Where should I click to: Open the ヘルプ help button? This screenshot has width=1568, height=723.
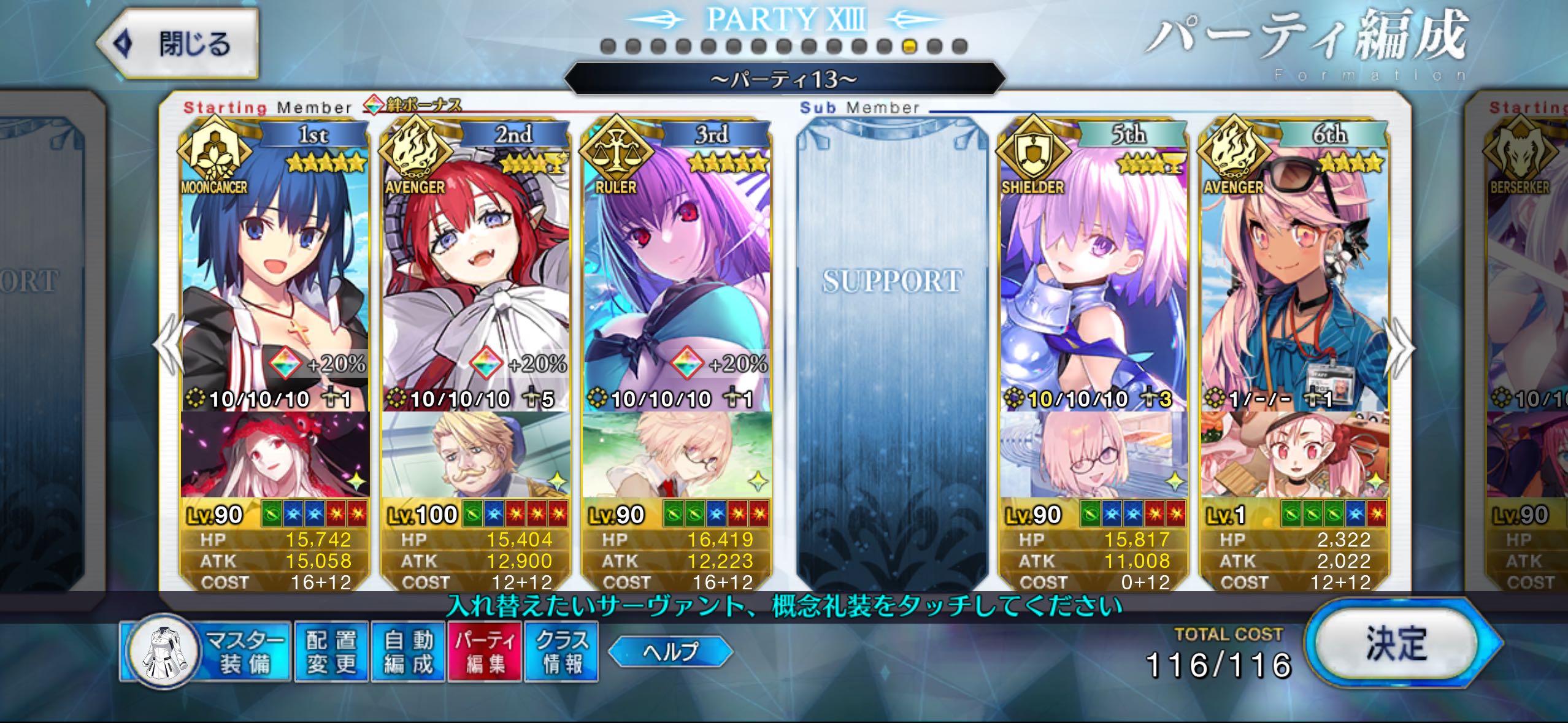[x=670, y=651]
